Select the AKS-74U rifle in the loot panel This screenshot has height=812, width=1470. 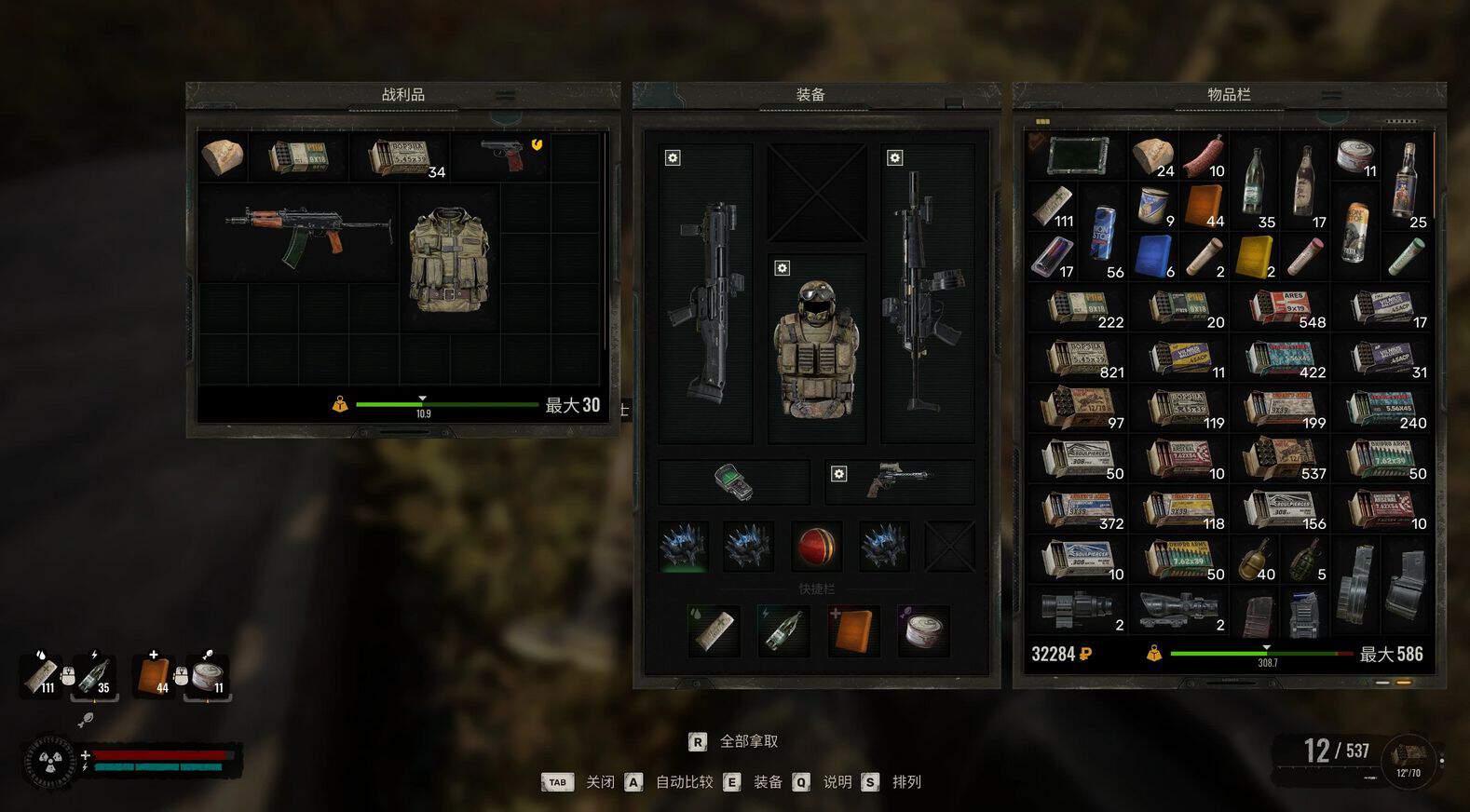(x=306, y=233)
